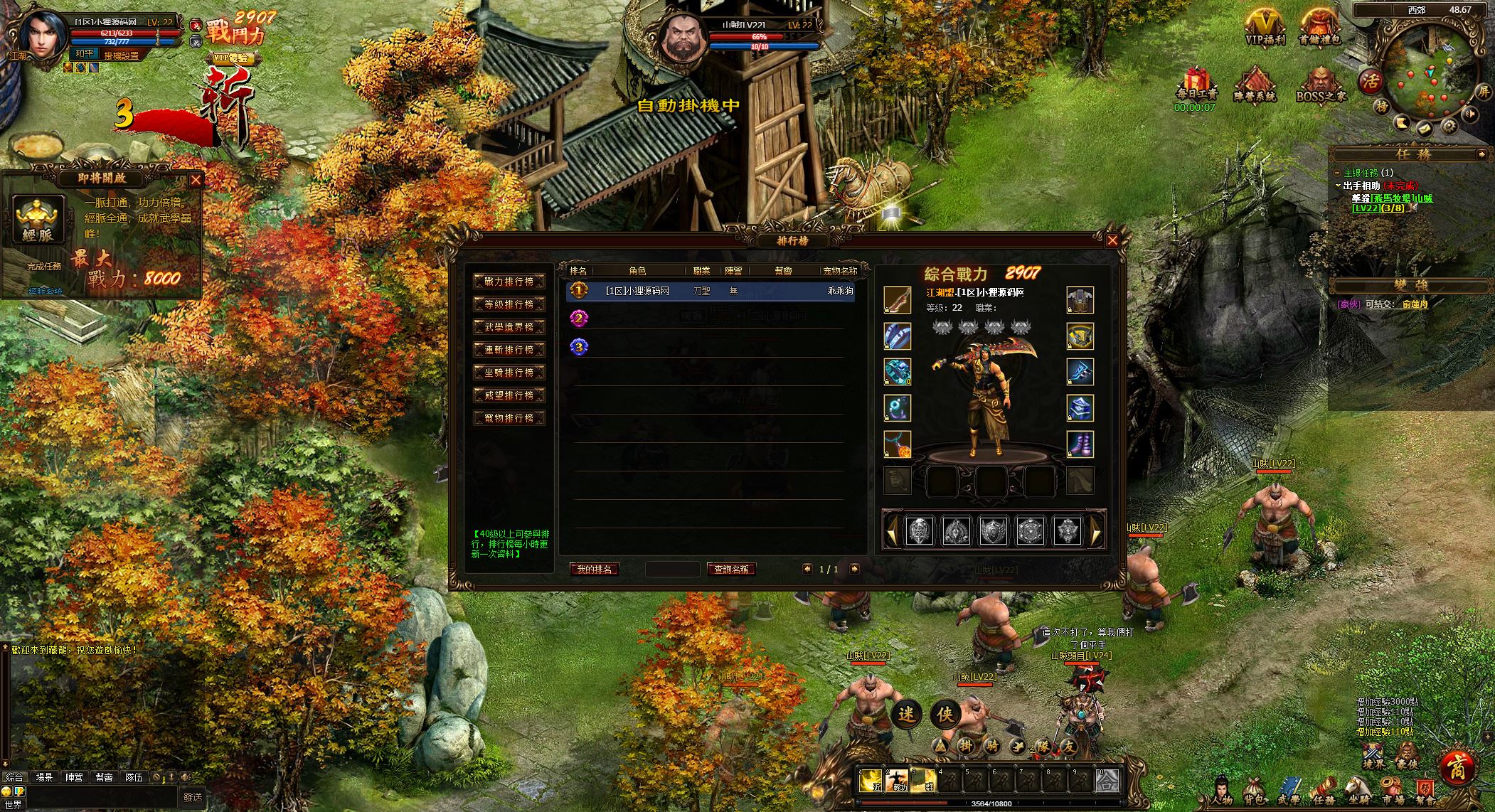Show the 坐騎排行榜 mount ranking
The height and width of the screenshot is (812, 1495).
point(509,373)
